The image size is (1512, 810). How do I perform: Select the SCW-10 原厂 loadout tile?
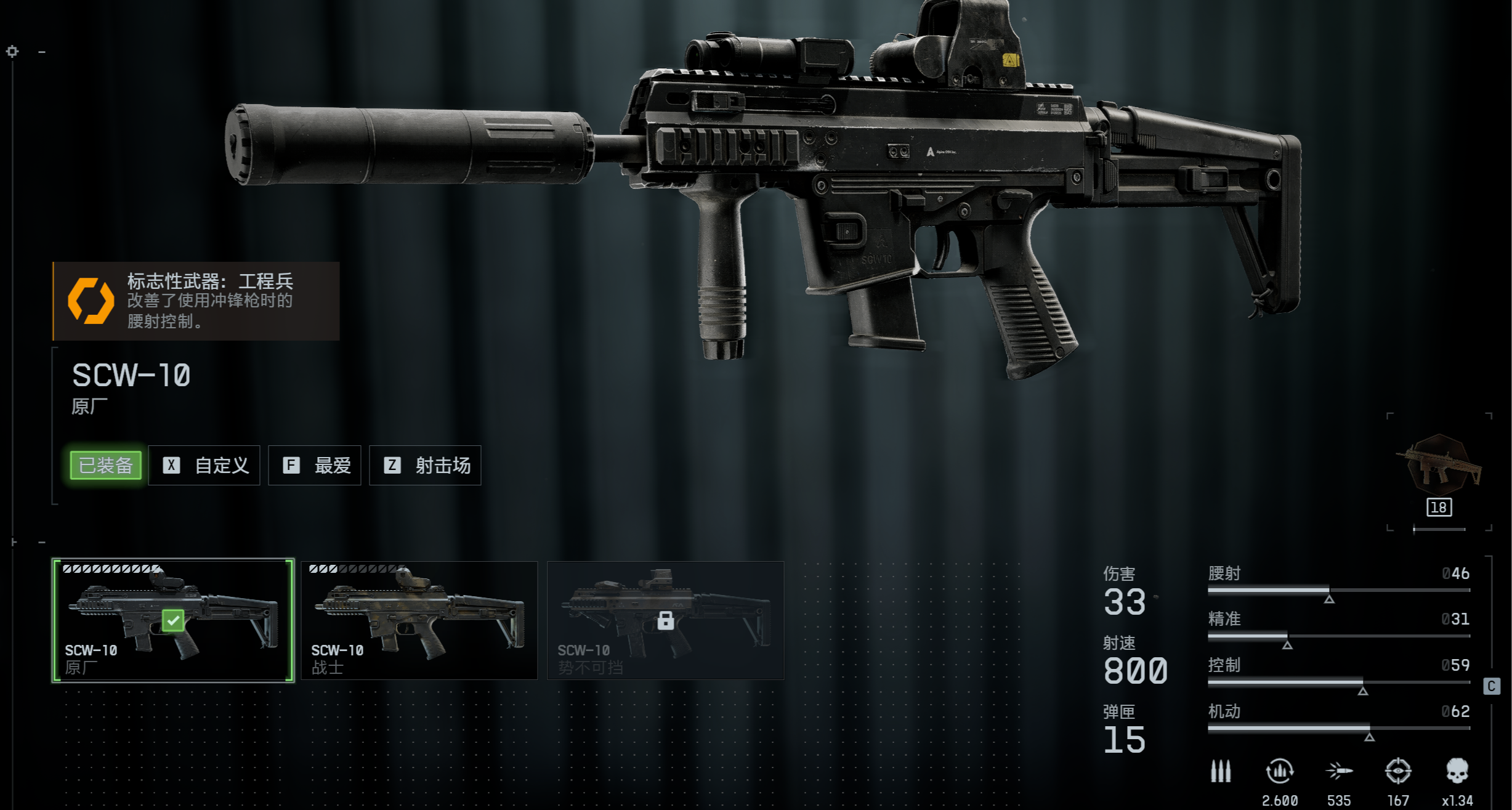tap(173, 620)
